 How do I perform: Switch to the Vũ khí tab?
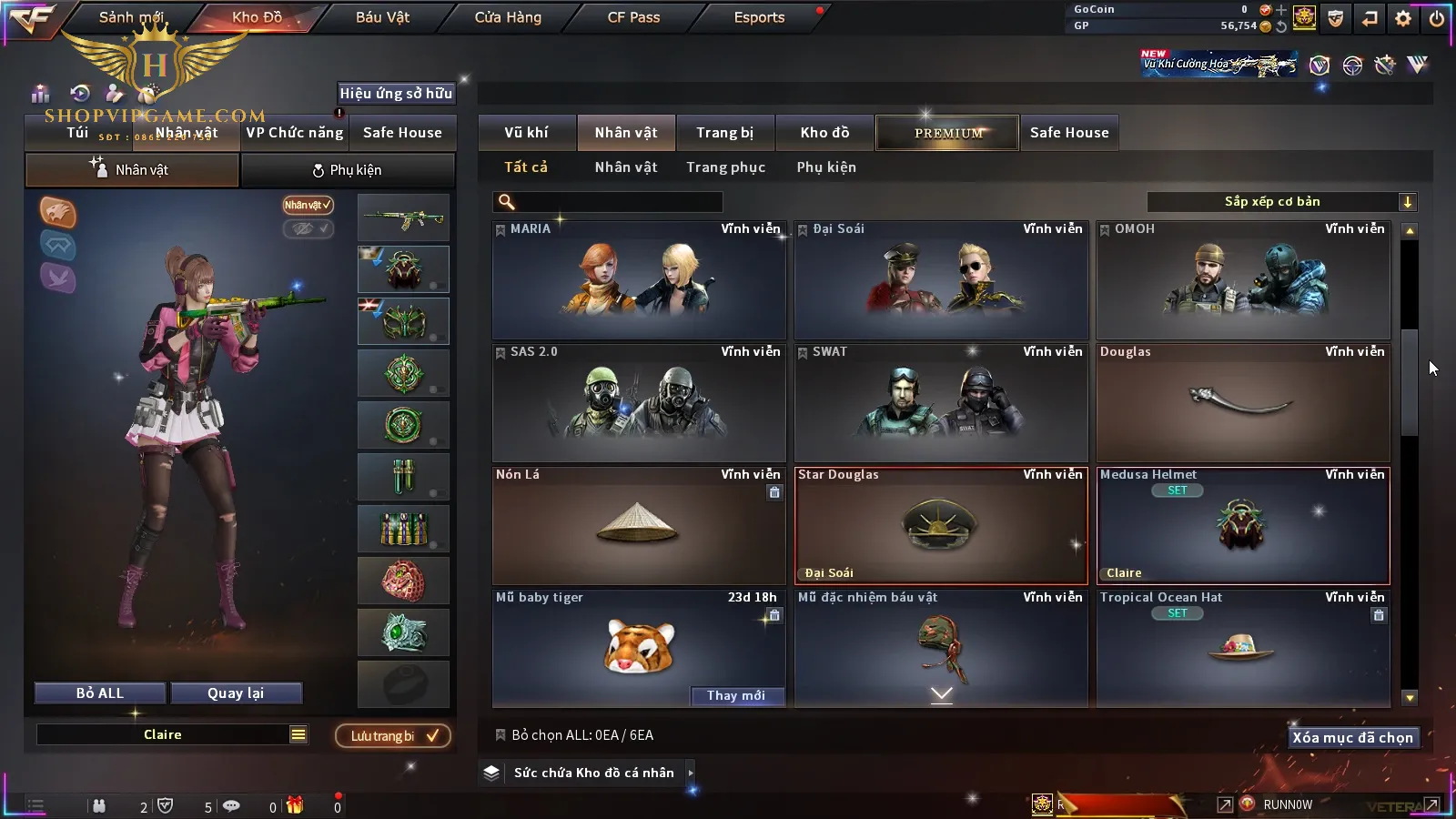527,133
